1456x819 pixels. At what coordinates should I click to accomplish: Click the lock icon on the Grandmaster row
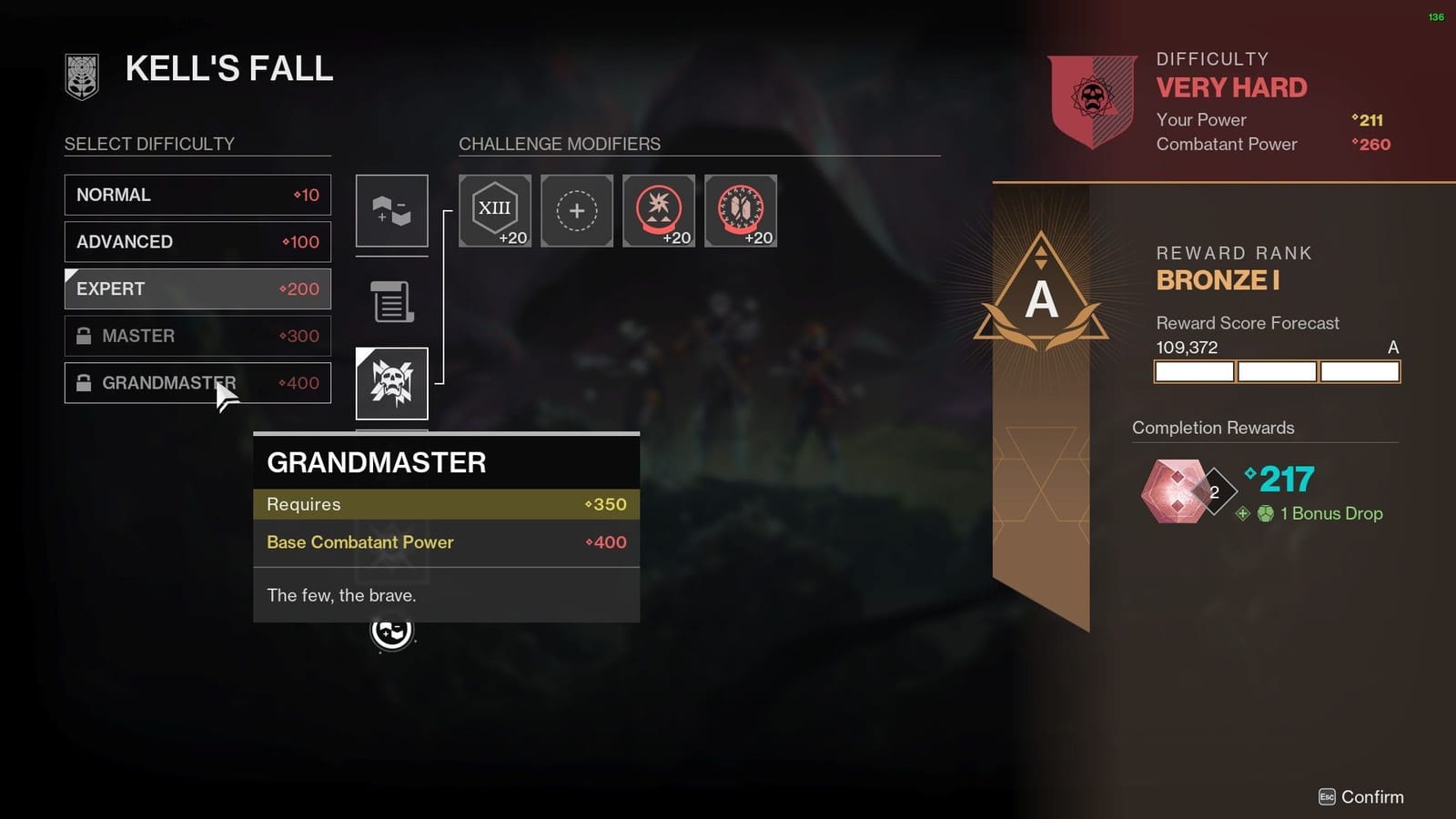click(85, 382)
